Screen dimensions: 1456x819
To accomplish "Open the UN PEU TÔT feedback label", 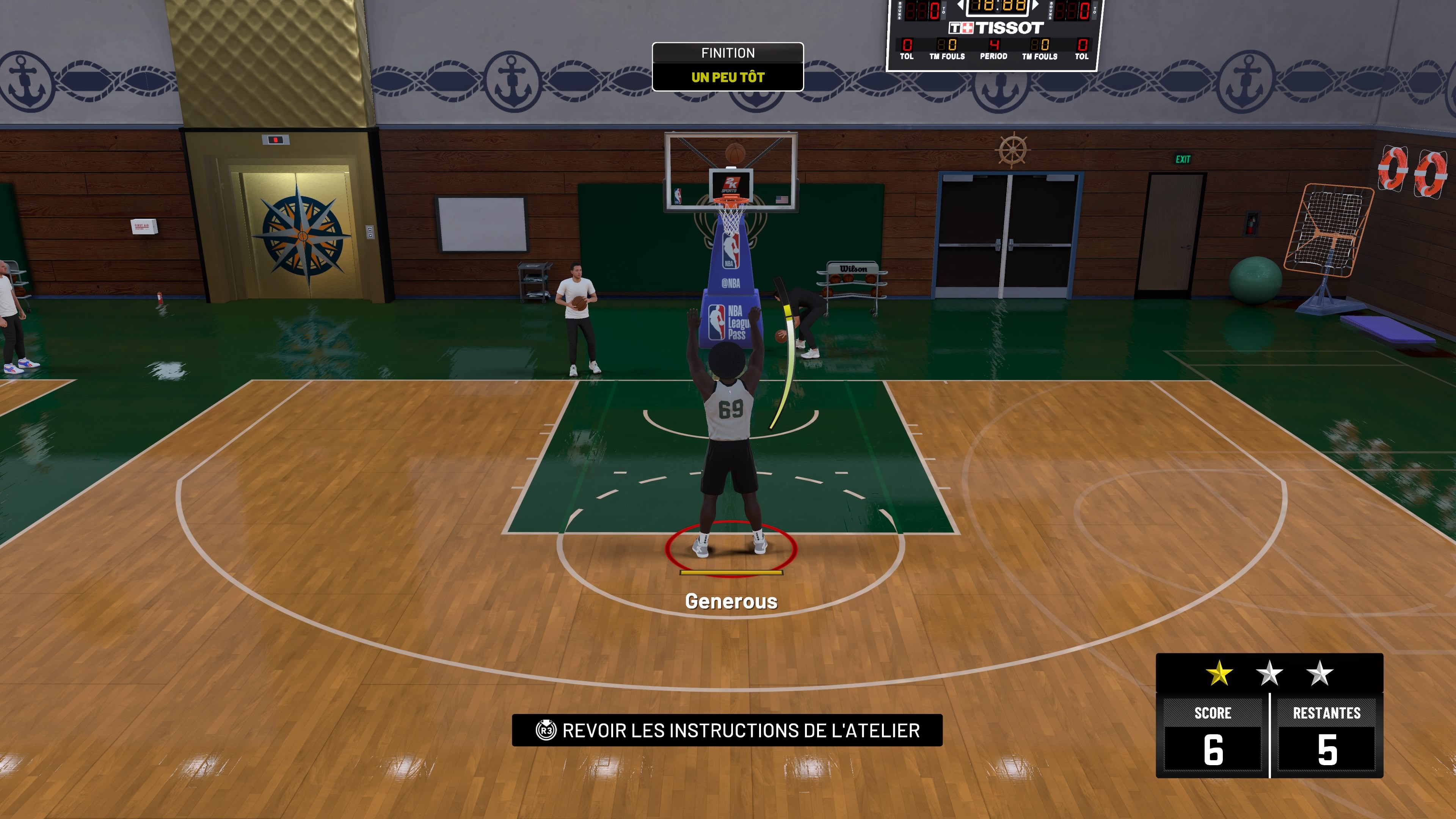I will [x=728, y=77].
